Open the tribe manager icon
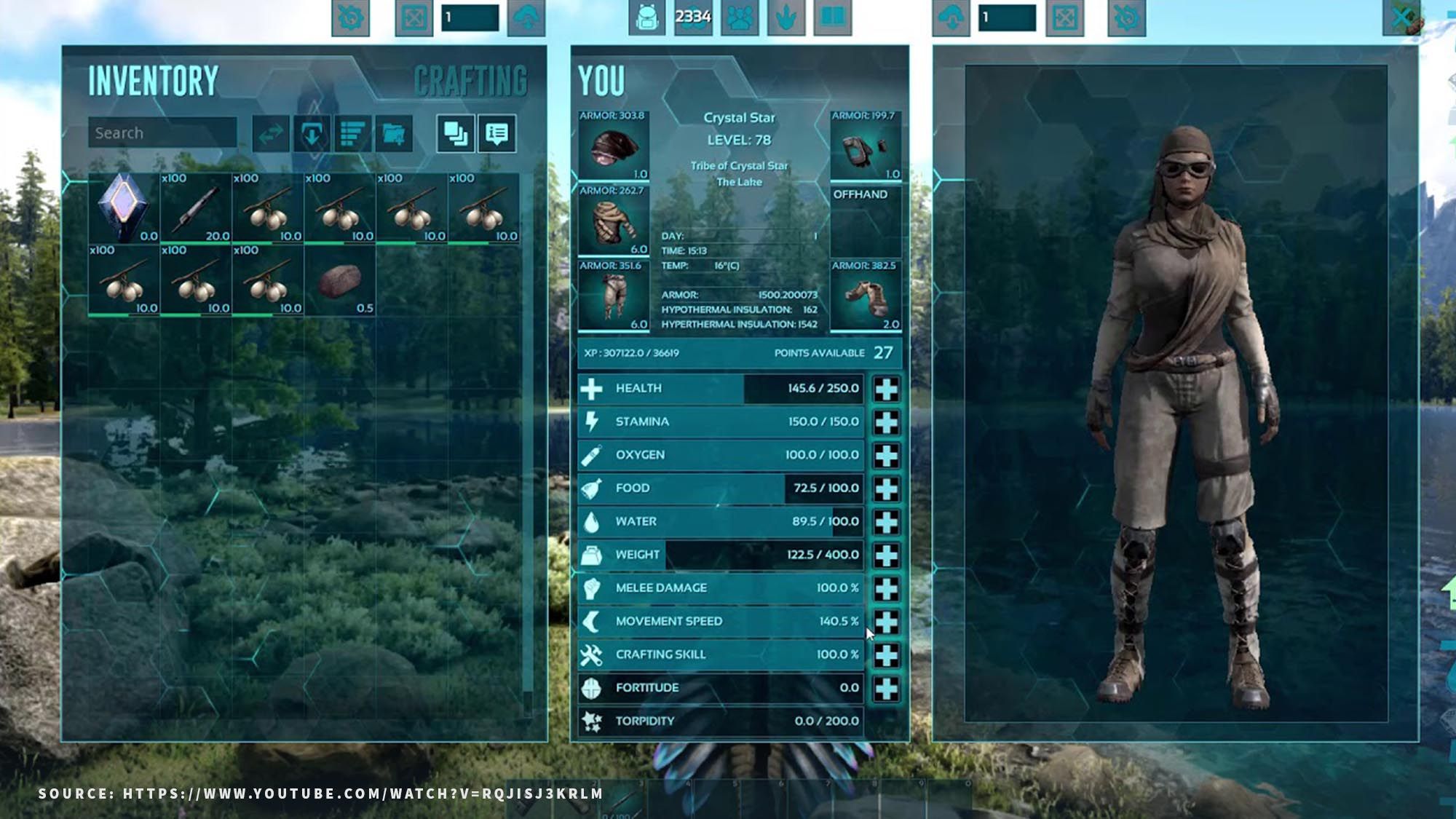1456x819 pixels. click(740, 17)
